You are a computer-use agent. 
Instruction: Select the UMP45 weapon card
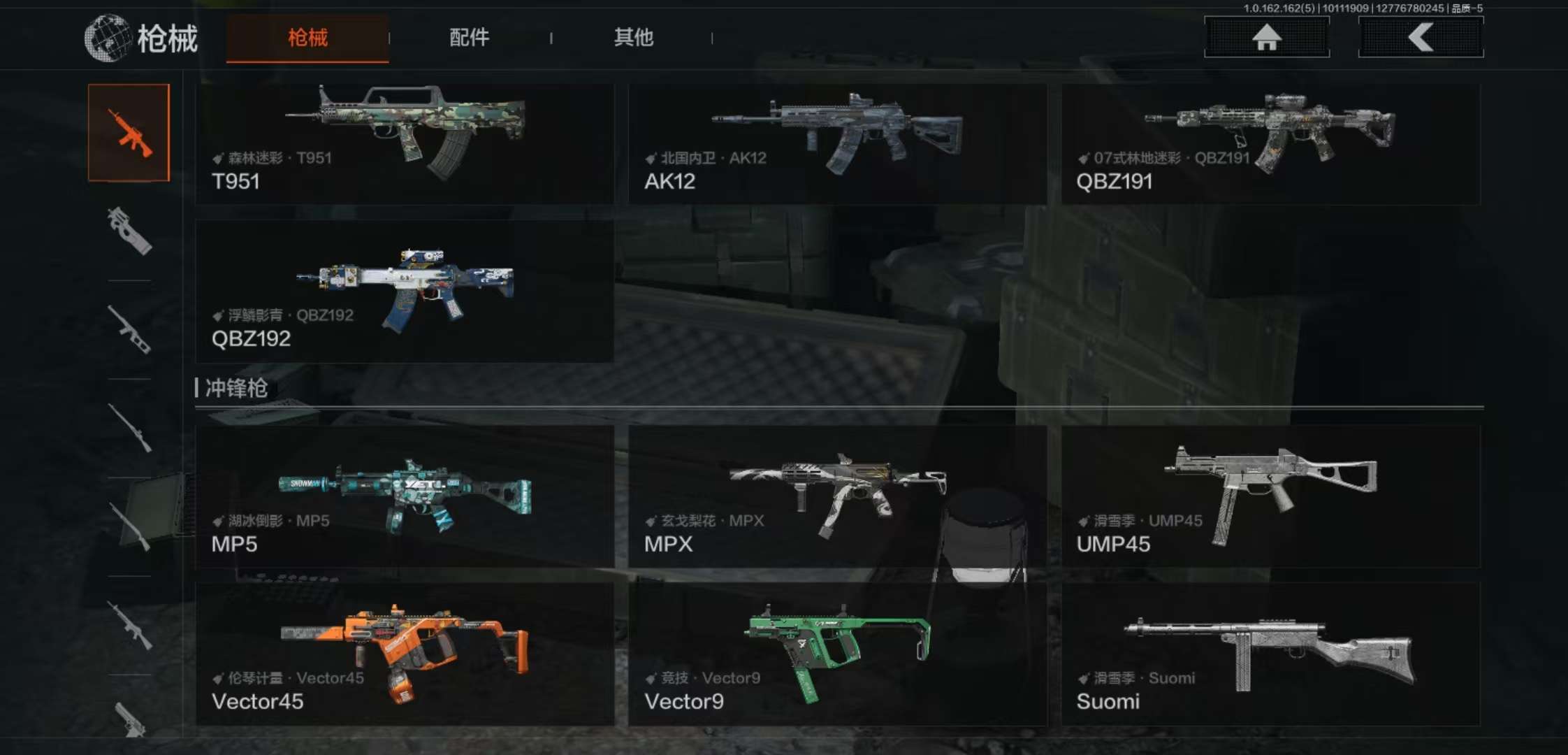(1270, 496)
